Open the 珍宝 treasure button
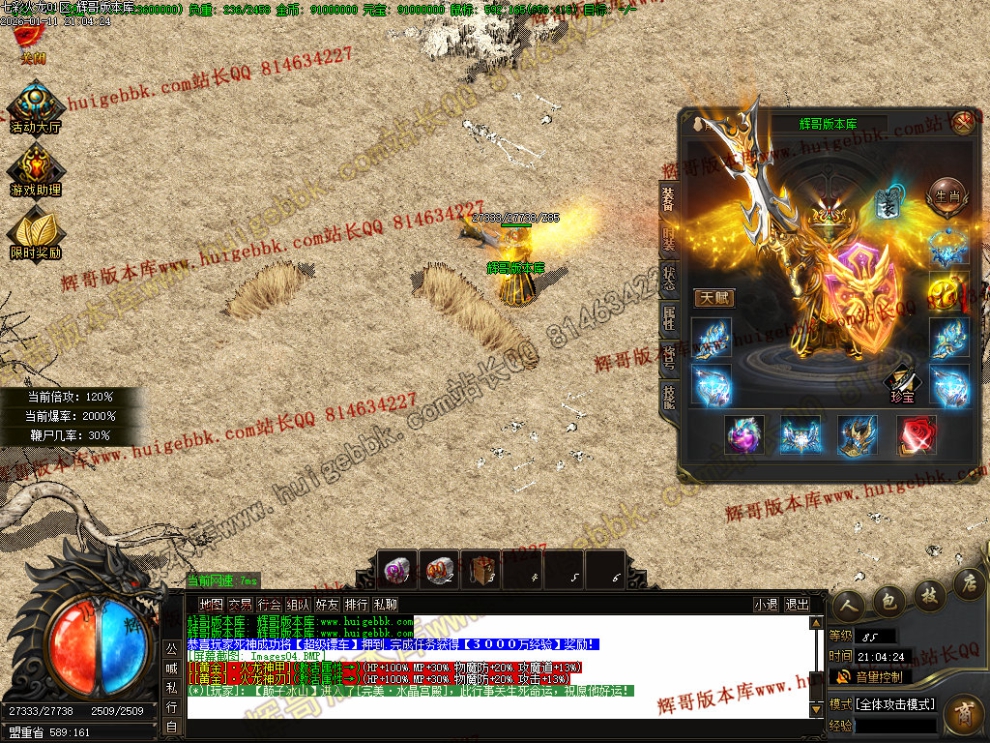 (x=902, y=385)
